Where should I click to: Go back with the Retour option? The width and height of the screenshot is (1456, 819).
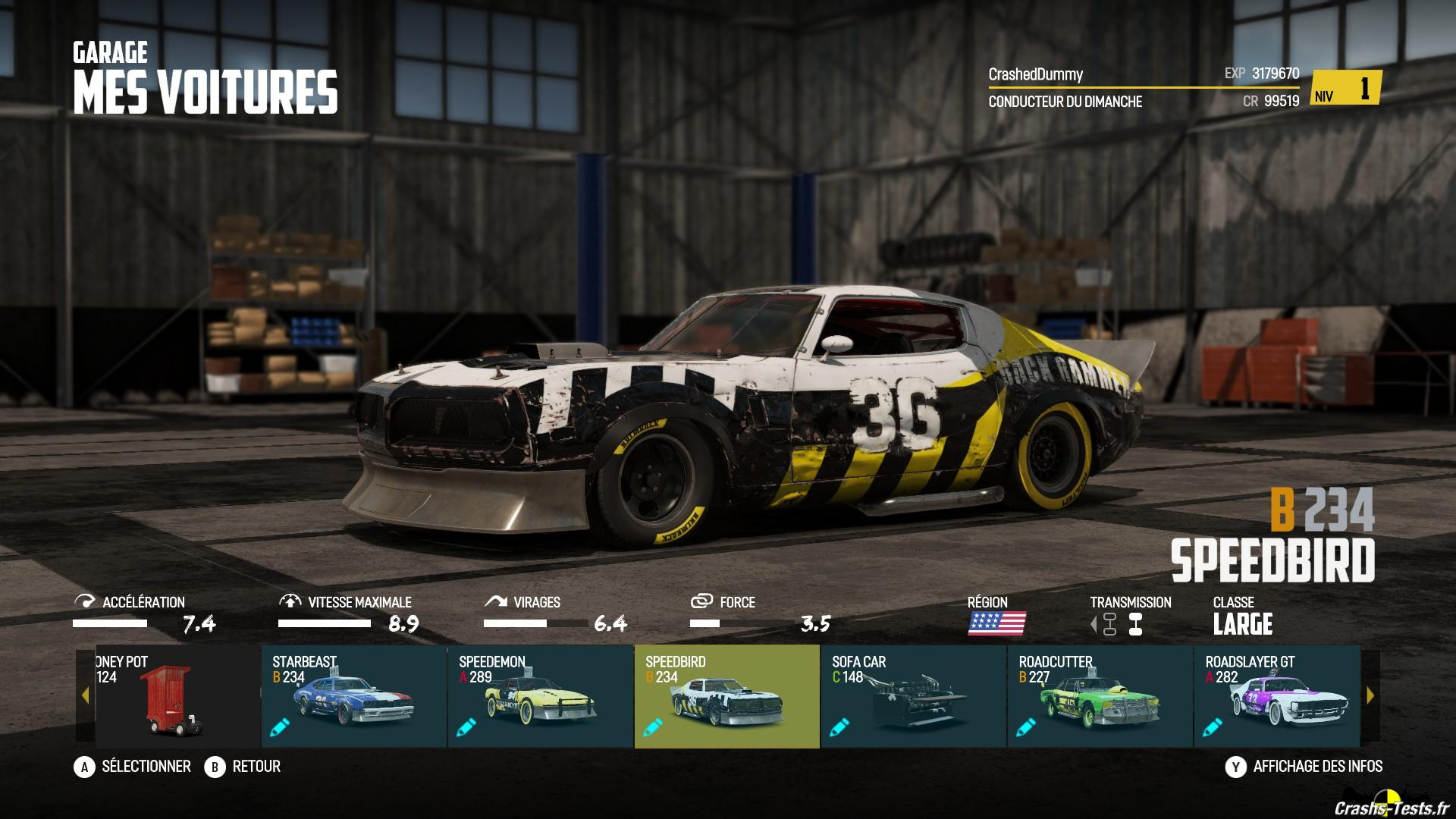[243, 767]
